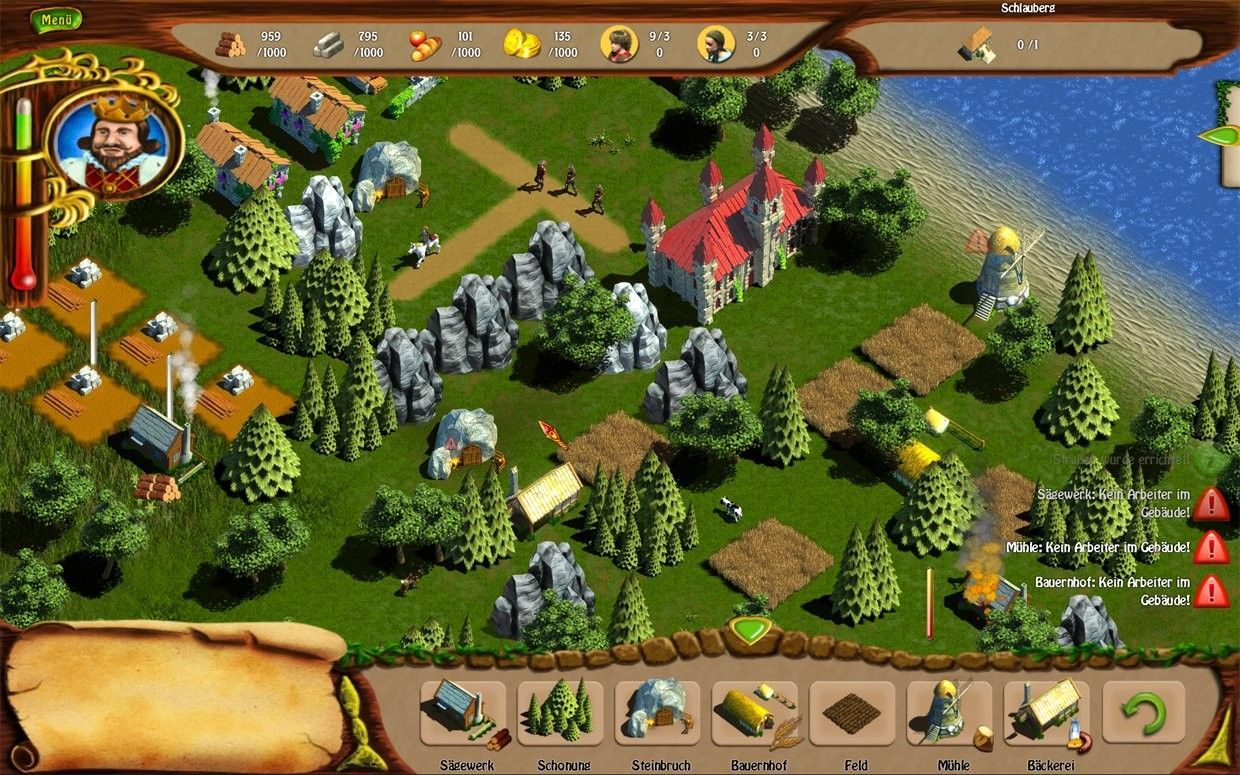
Task: Choose the Feld build option
Action: tap(851, 713)
